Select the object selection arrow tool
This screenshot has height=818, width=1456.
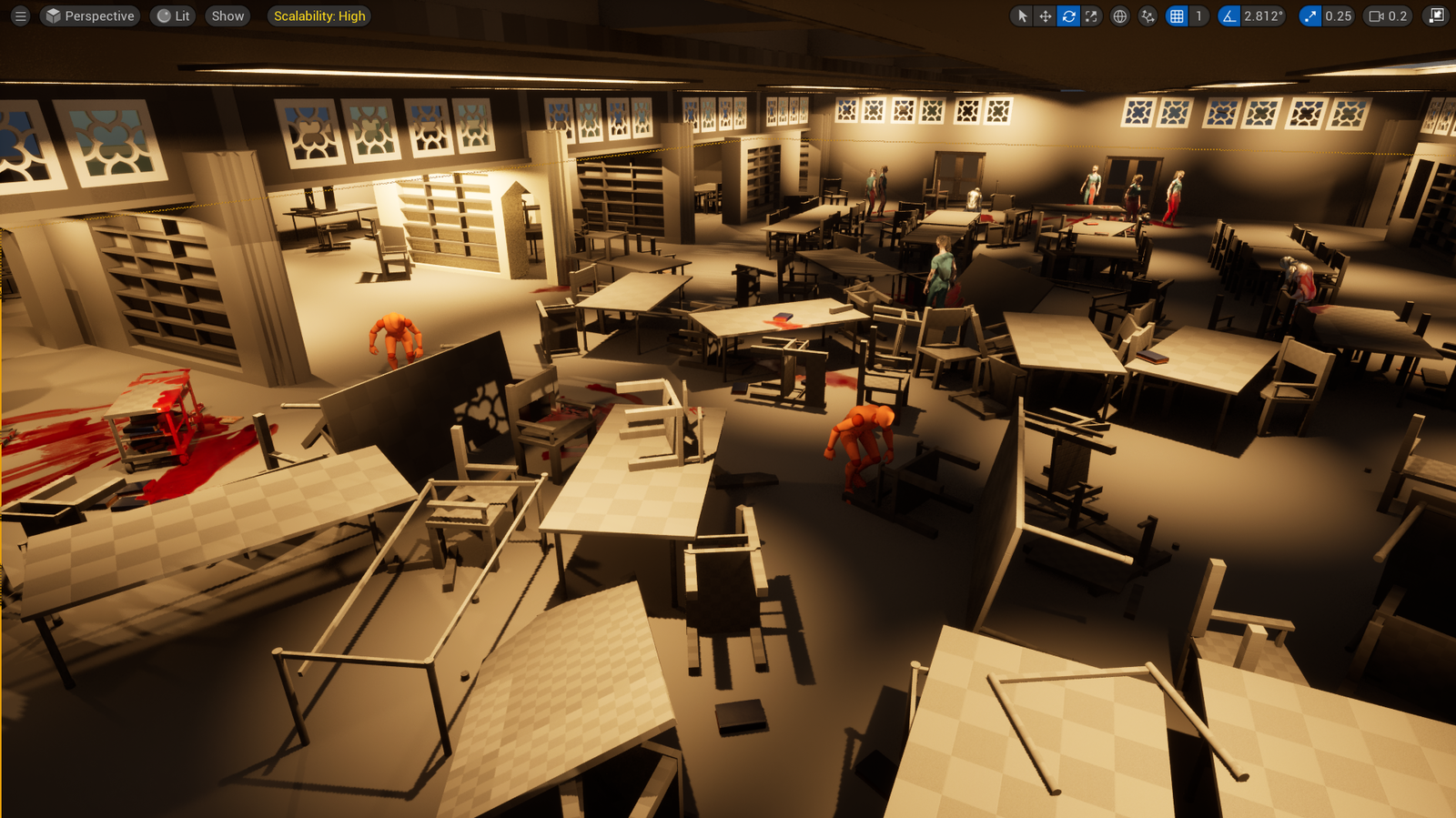pos(1022,15)
